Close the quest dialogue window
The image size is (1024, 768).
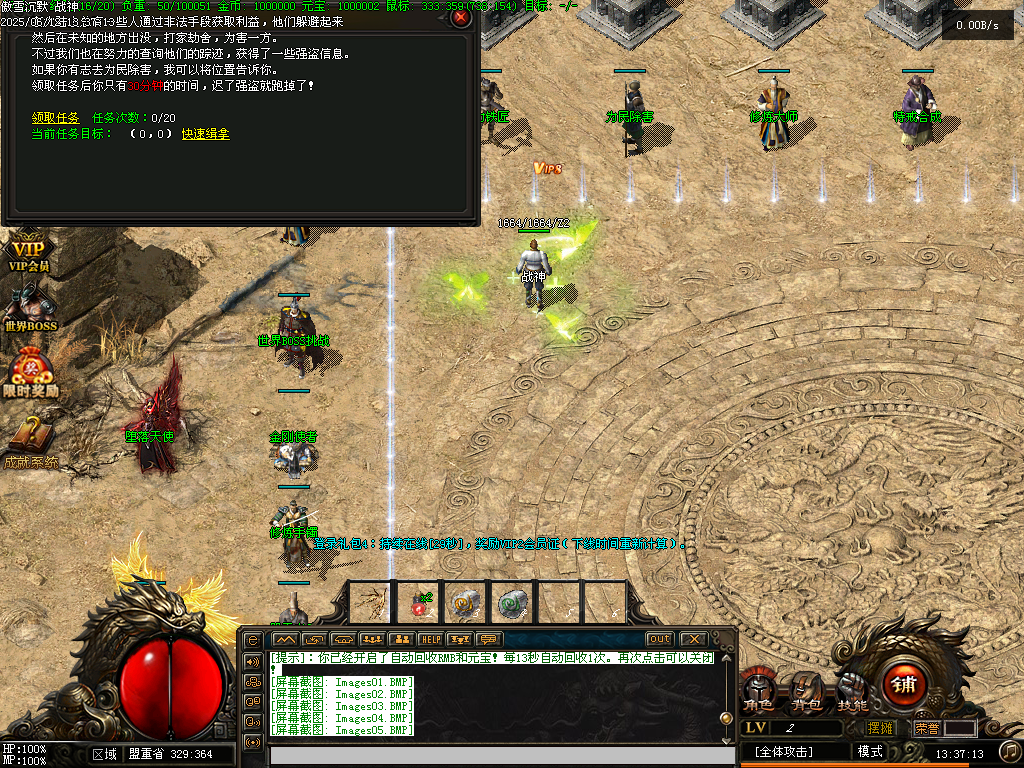click(461, 17)
